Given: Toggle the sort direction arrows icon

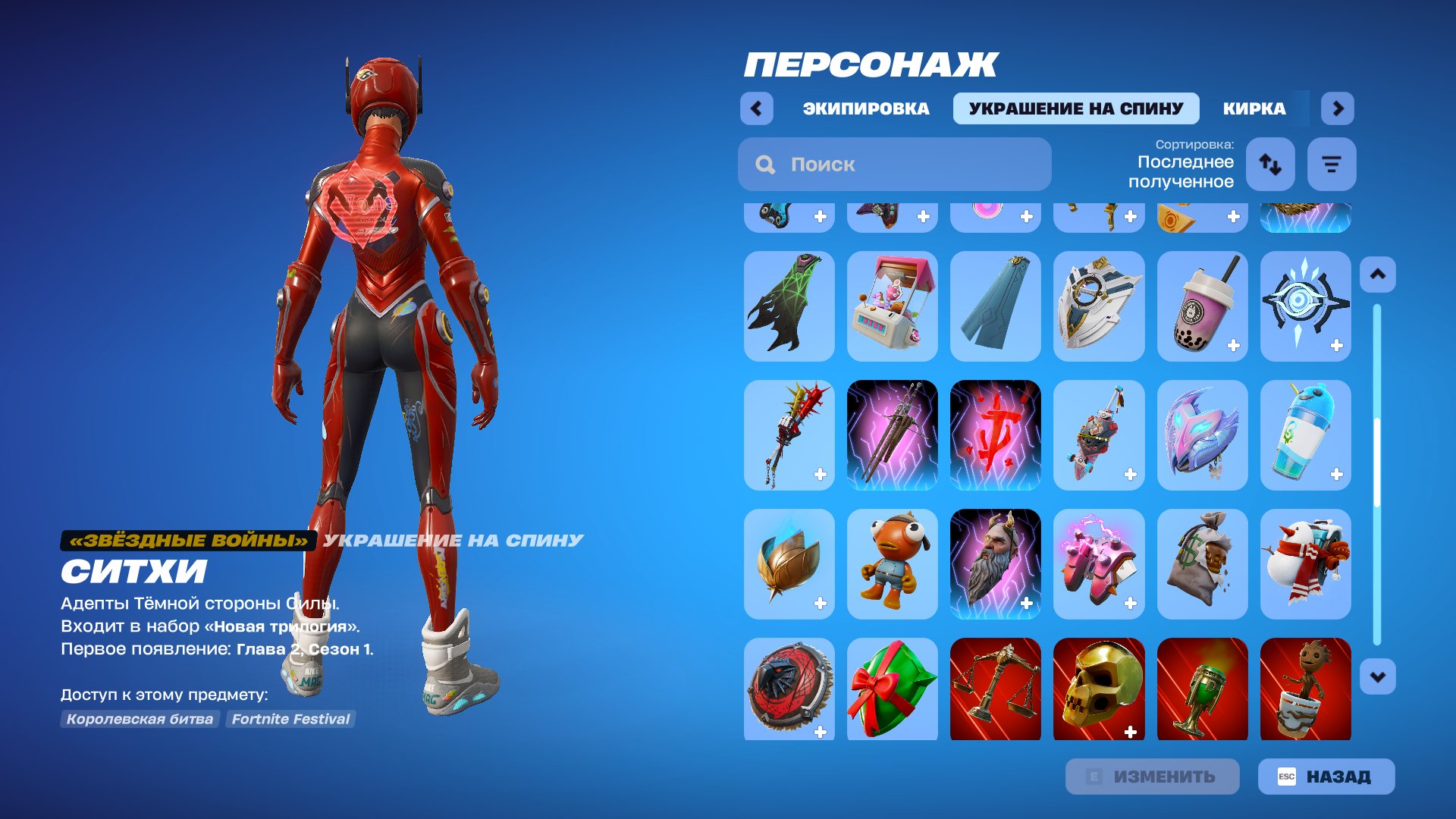Looking at the screenshot, I should [x=1270, y=164].
